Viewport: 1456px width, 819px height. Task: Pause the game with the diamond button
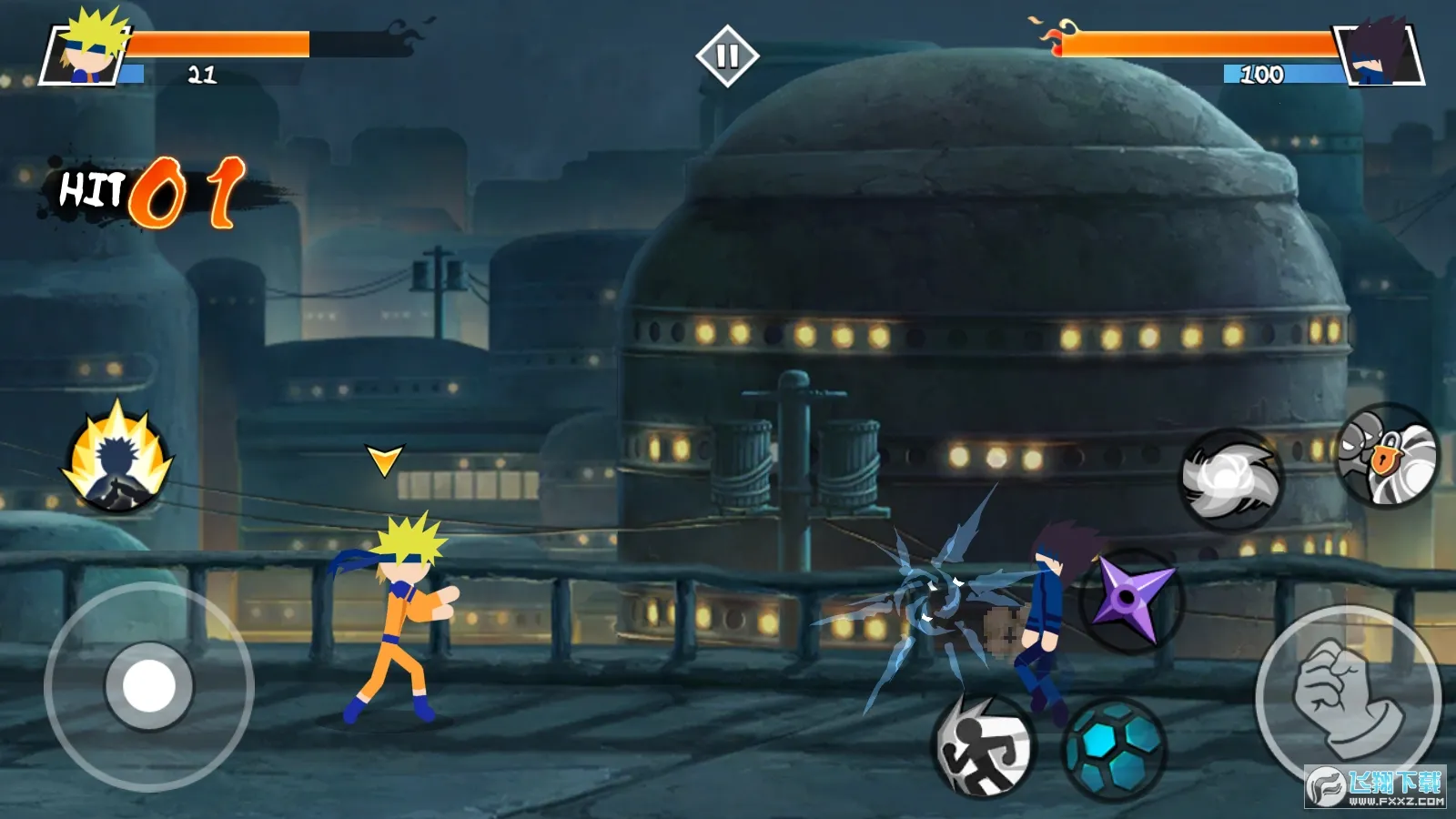click(726, 56)
